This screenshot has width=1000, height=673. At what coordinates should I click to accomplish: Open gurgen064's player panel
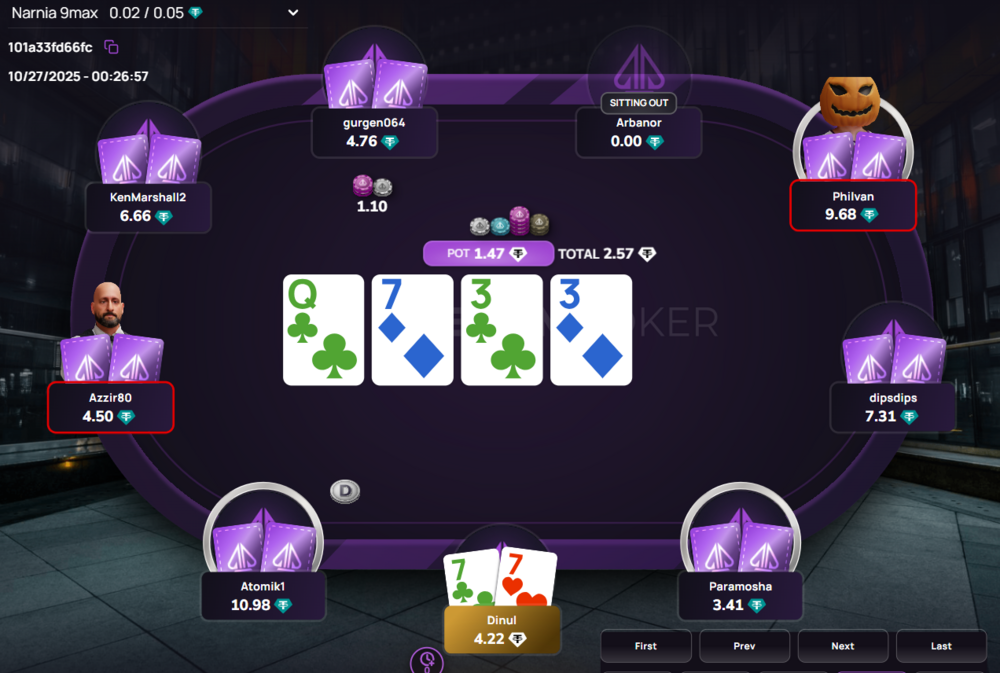point(375,132)
